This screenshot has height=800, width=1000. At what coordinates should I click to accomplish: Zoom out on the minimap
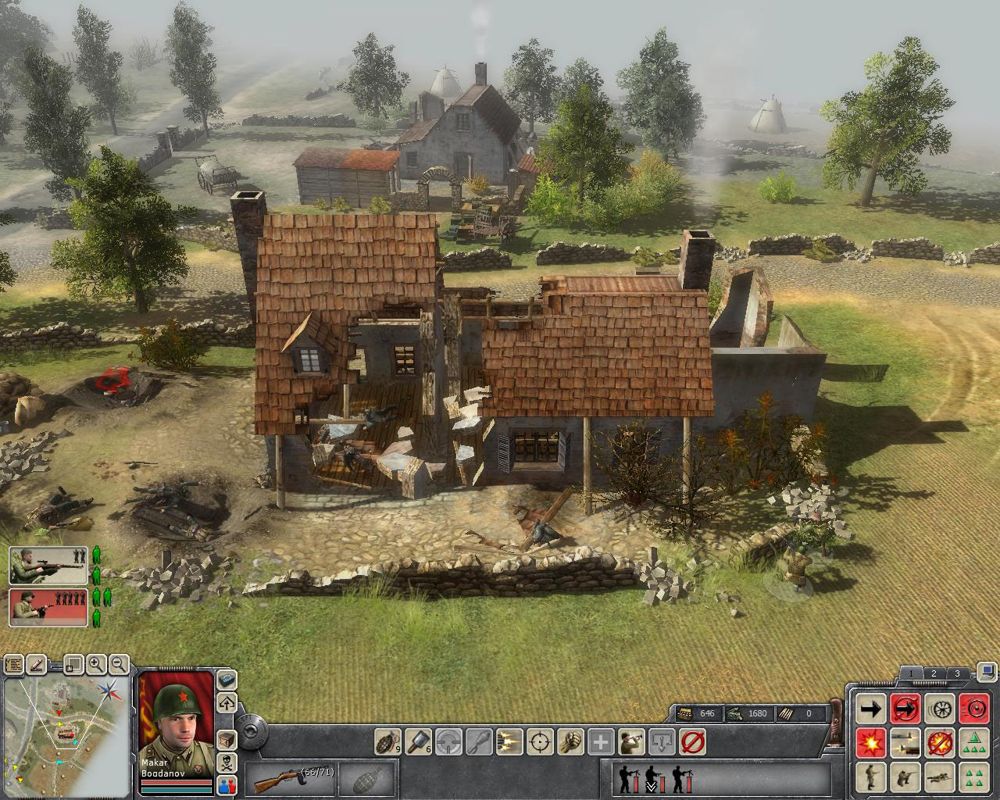(x=119, y=663)
